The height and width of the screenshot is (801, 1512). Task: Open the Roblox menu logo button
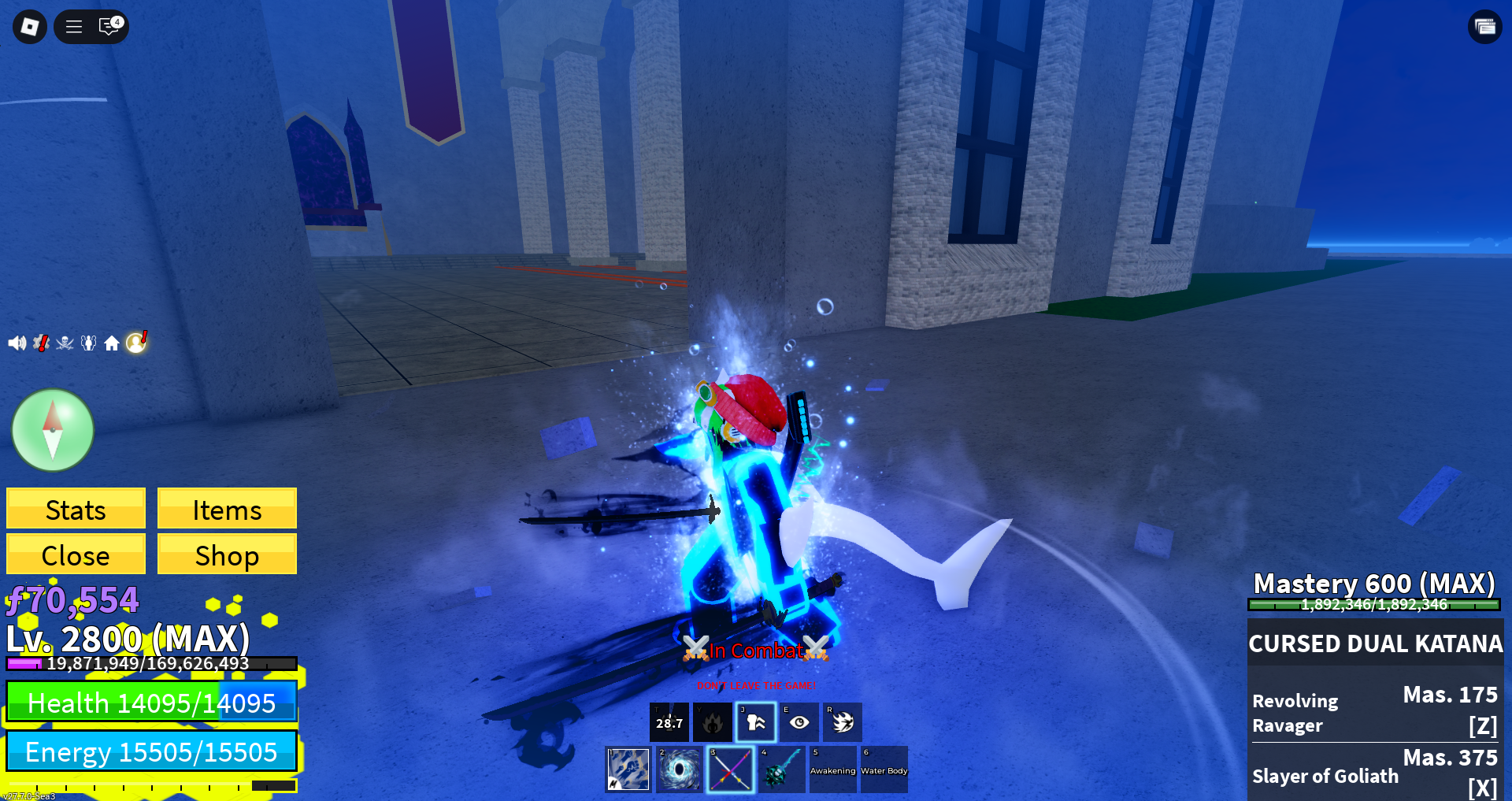pos(30,27)
